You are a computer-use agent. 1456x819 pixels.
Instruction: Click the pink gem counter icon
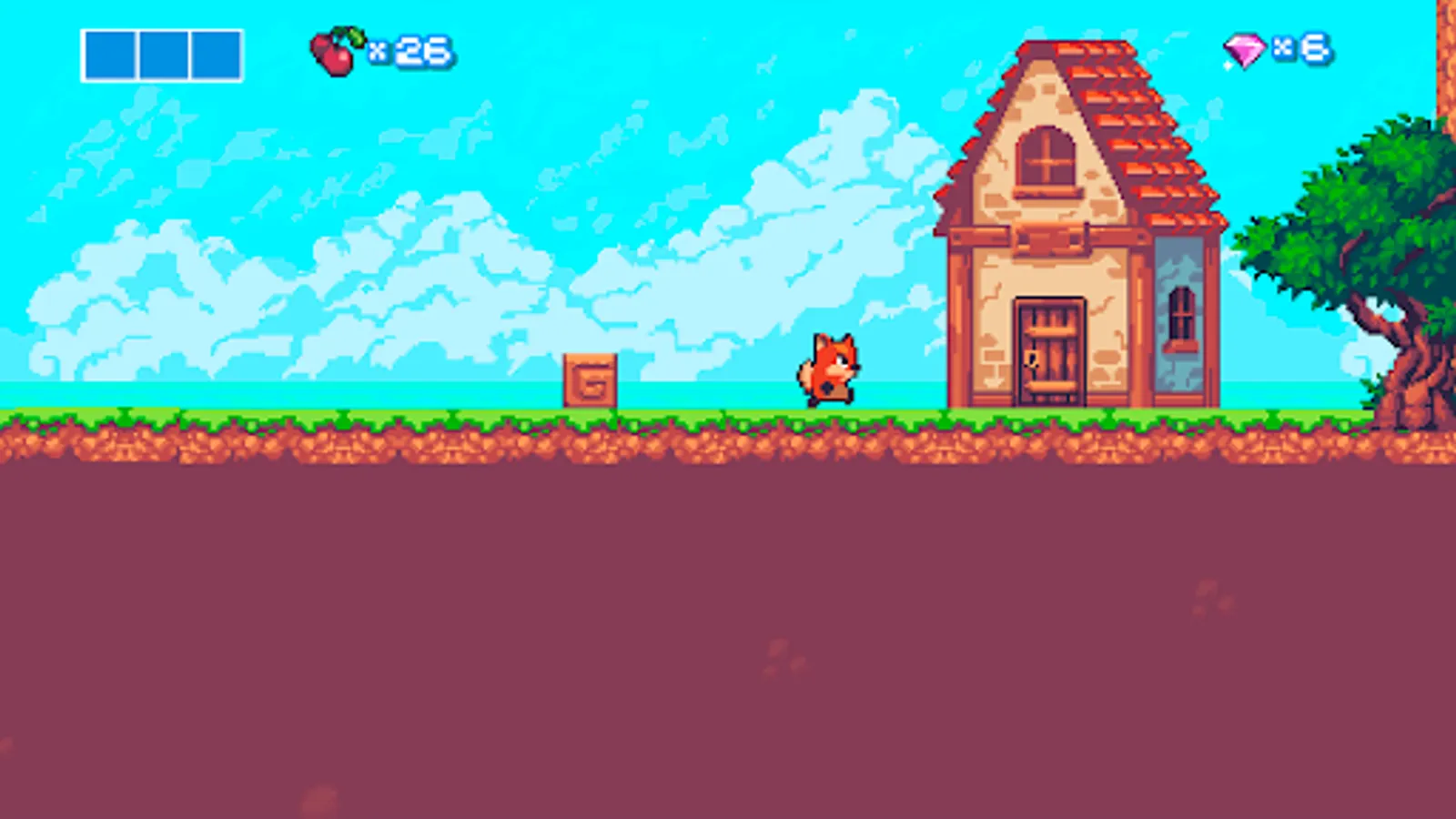pyautogui.click(x=1245, y=50)
